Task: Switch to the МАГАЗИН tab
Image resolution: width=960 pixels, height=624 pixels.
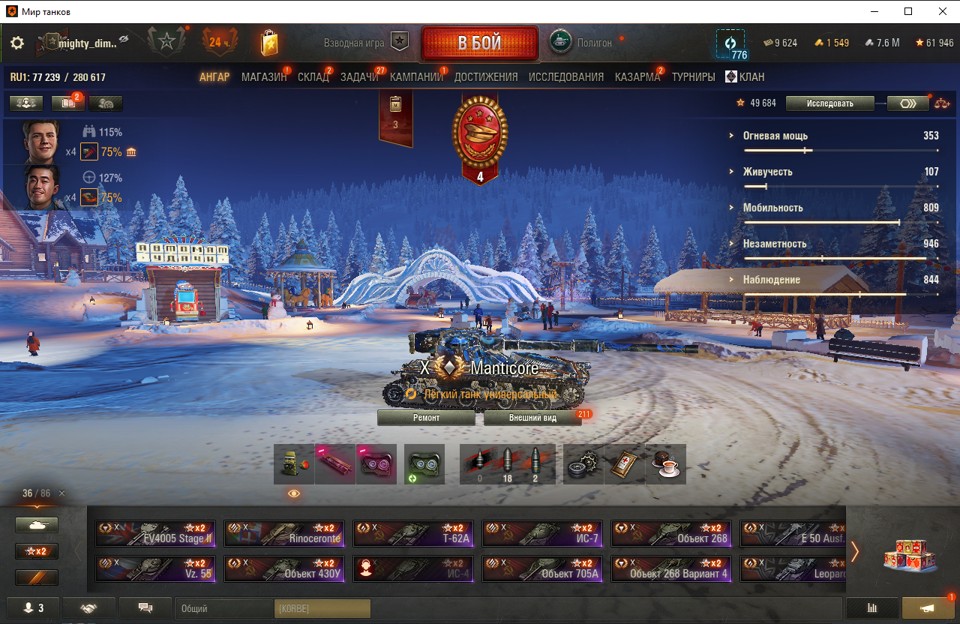Action: point(264,77)
